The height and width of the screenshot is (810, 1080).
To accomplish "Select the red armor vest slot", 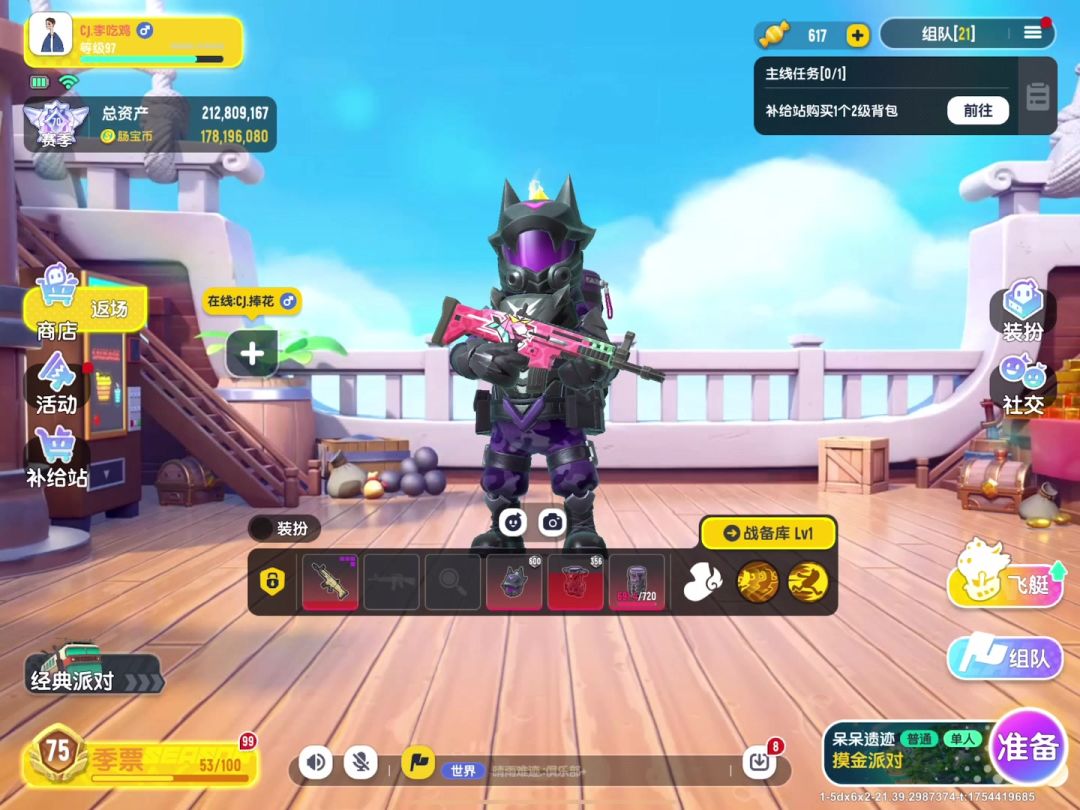I will click(x=575, y=581).
